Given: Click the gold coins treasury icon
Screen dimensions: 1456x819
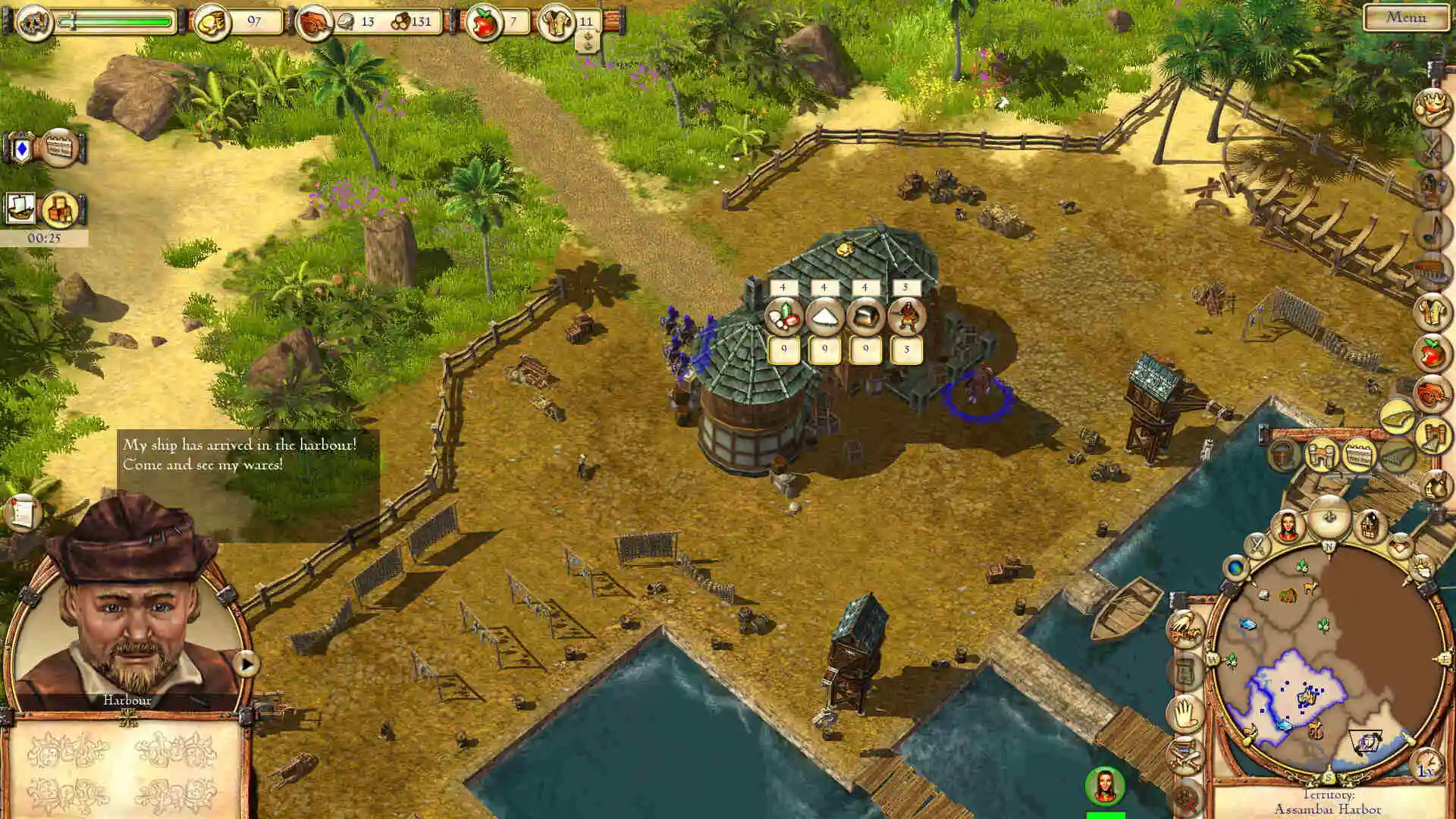Looking at the screenshot, I should [212, 23].
